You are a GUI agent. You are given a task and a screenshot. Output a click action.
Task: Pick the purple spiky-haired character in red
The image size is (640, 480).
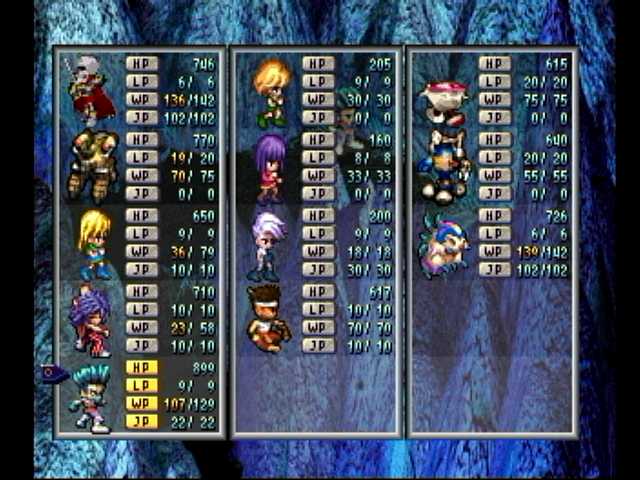(x=92, y=319)
